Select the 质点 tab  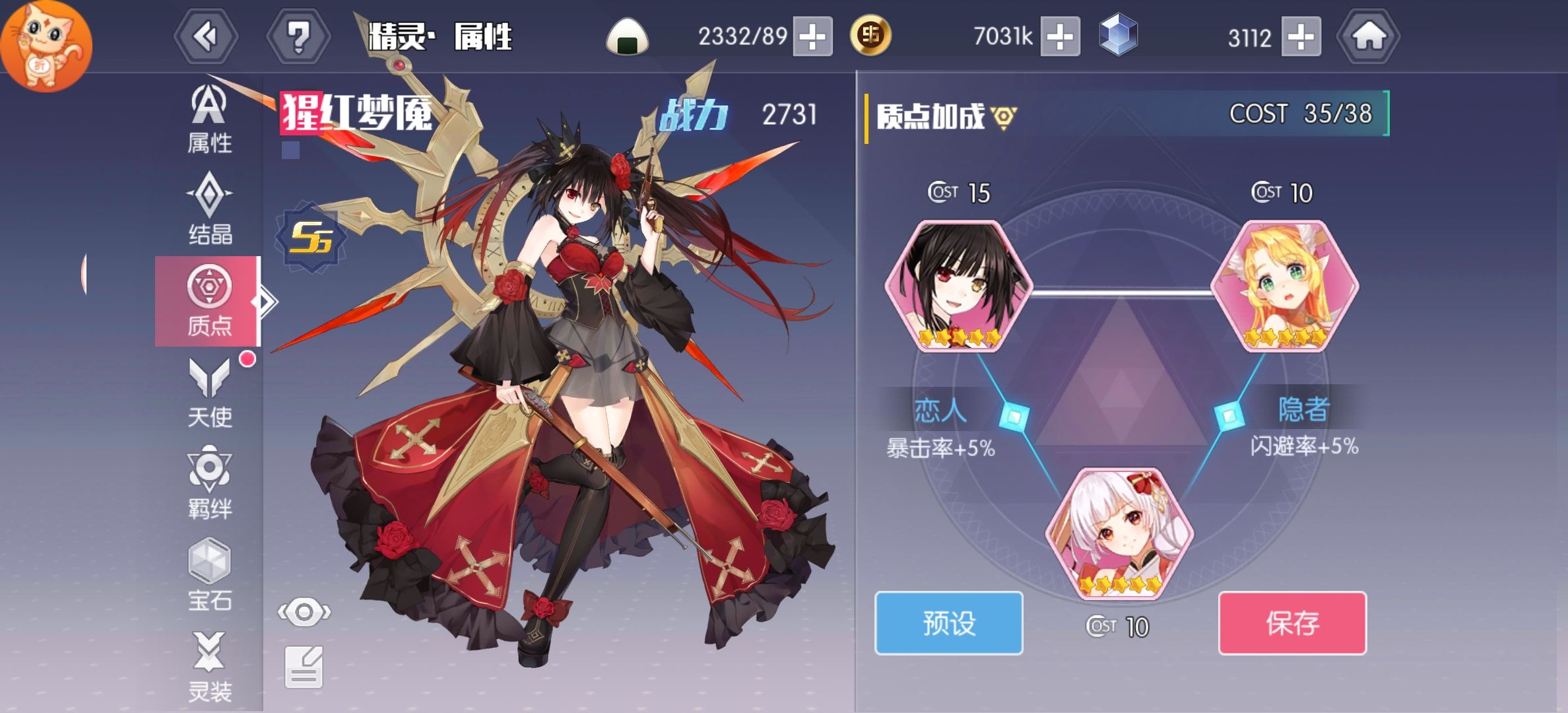(209, 301)
